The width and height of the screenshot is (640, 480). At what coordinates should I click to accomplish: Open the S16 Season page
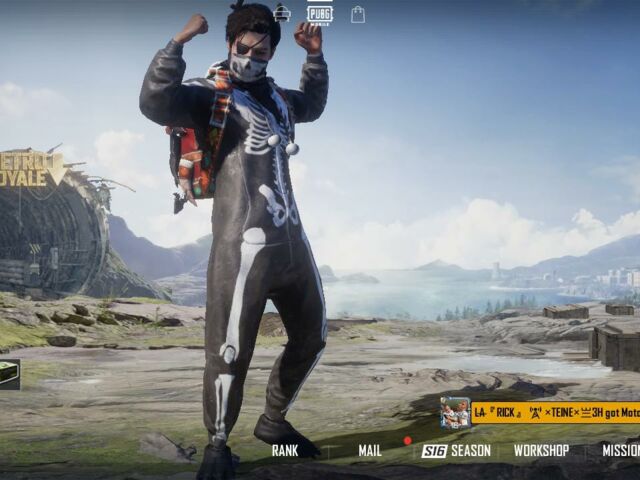tap(457, 451)
